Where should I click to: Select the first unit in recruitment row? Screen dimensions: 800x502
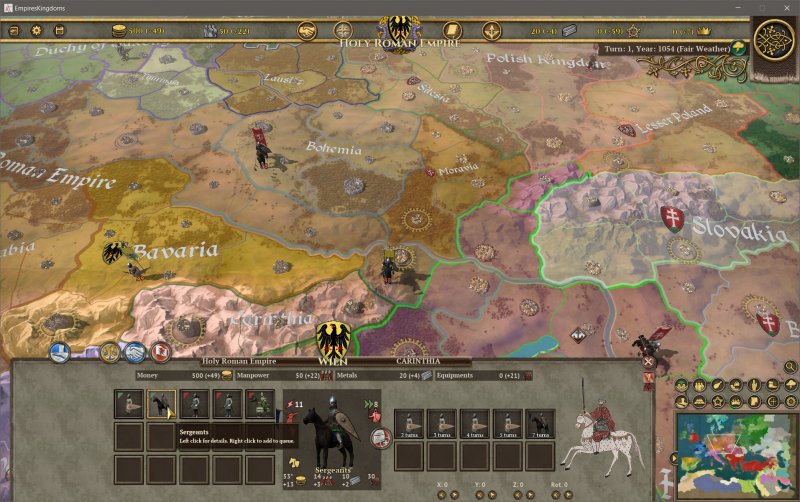coord(127,404)
